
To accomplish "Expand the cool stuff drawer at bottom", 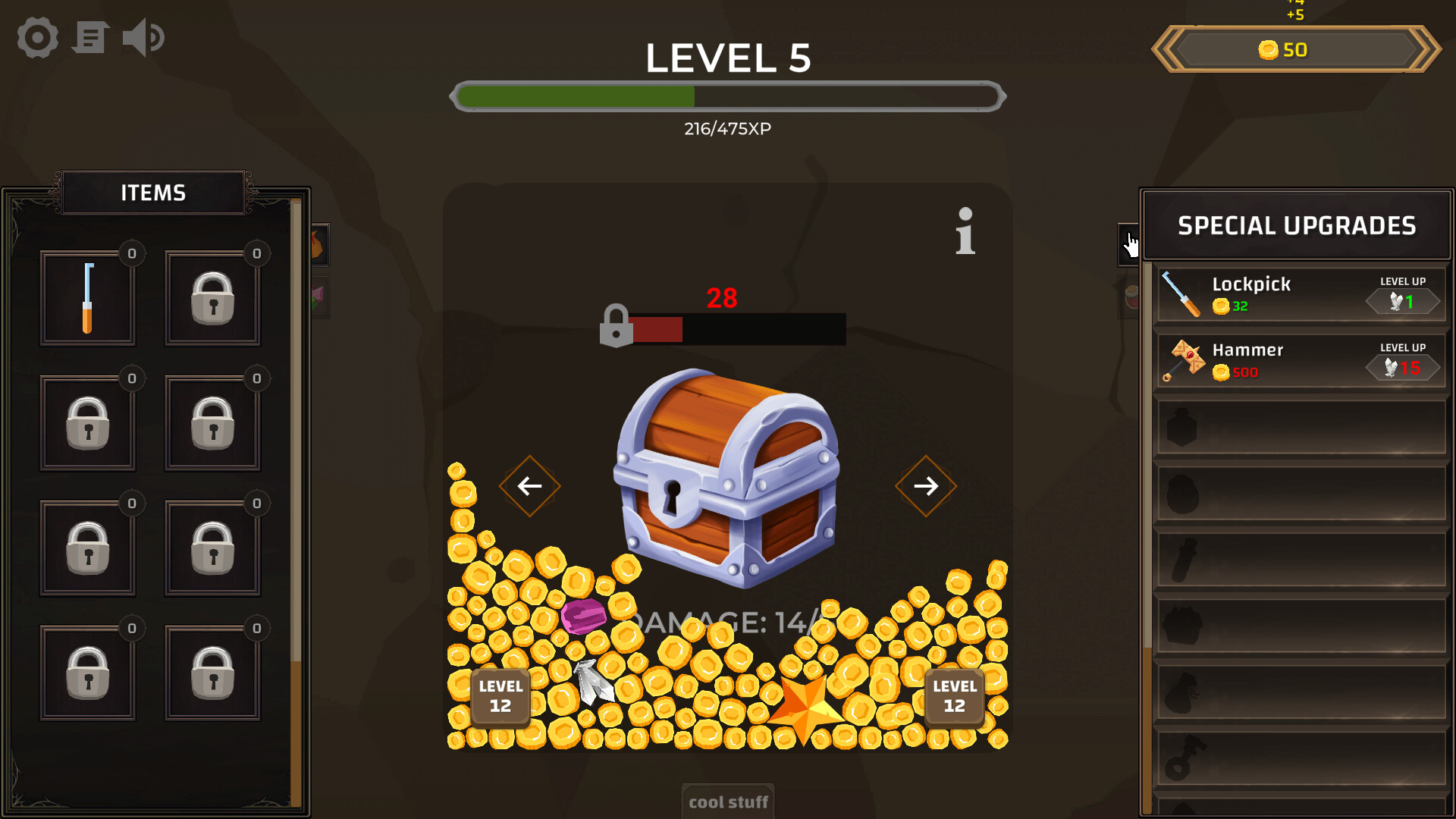I will click(x=727, y=802).
